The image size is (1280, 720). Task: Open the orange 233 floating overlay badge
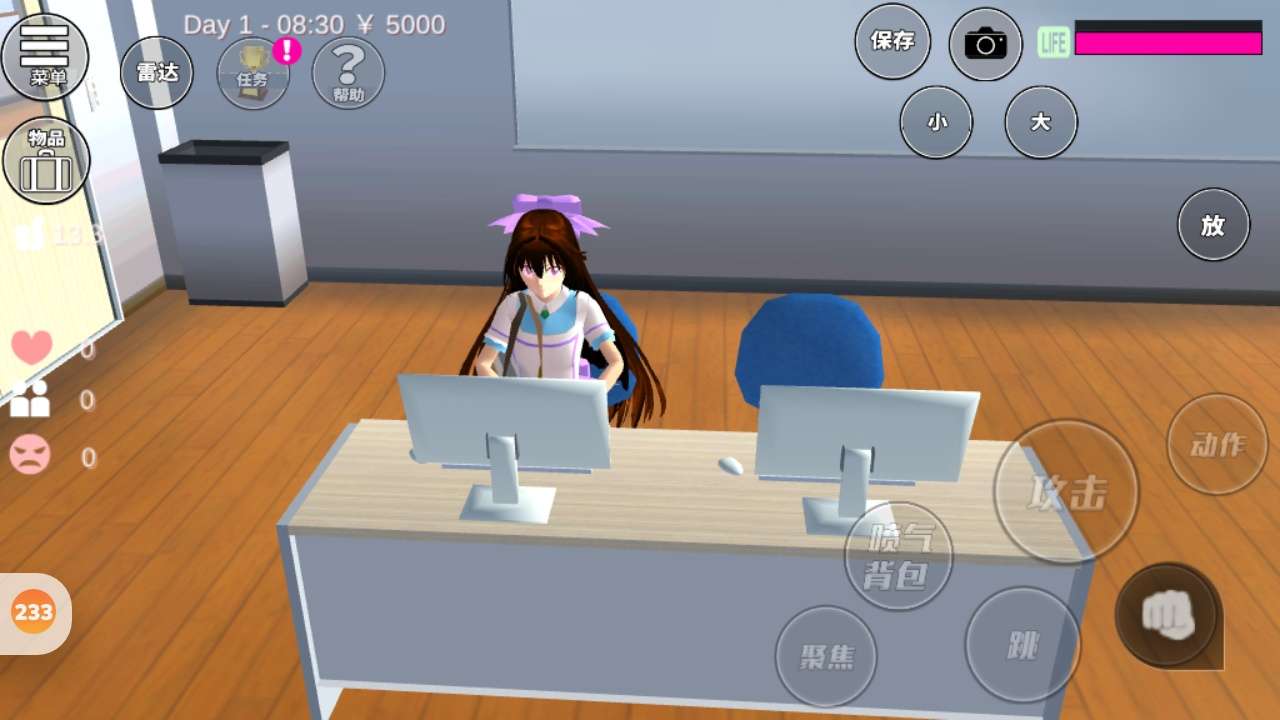34,612
